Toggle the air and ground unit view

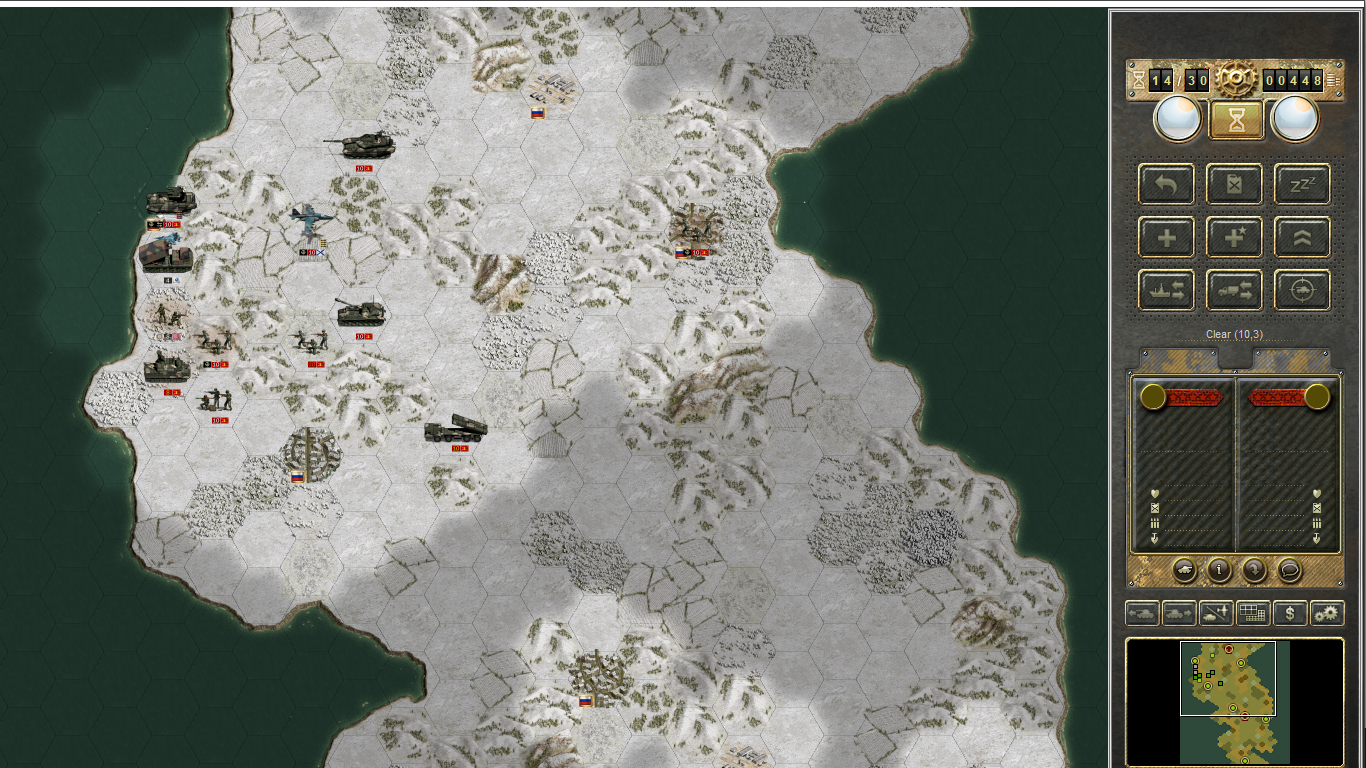click(1215, 613)
